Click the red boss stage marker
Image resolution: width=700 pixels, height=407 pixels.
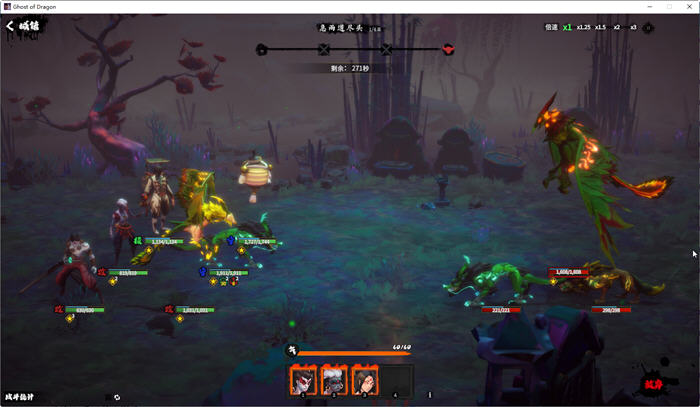(x=448, y=48)
